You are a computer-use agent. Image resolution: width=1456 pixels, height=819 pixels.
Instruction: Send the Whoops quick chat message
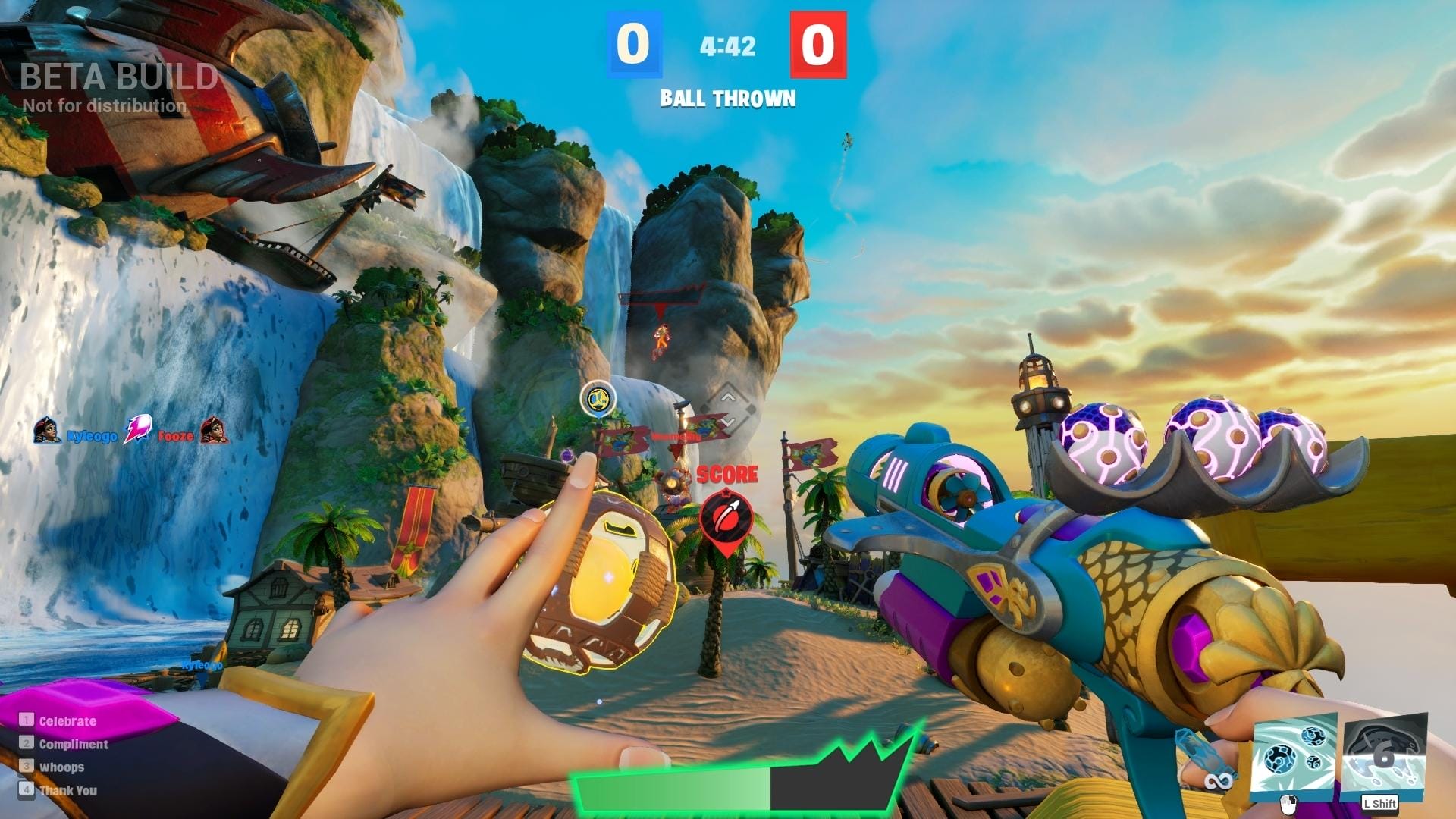[61, 767]
